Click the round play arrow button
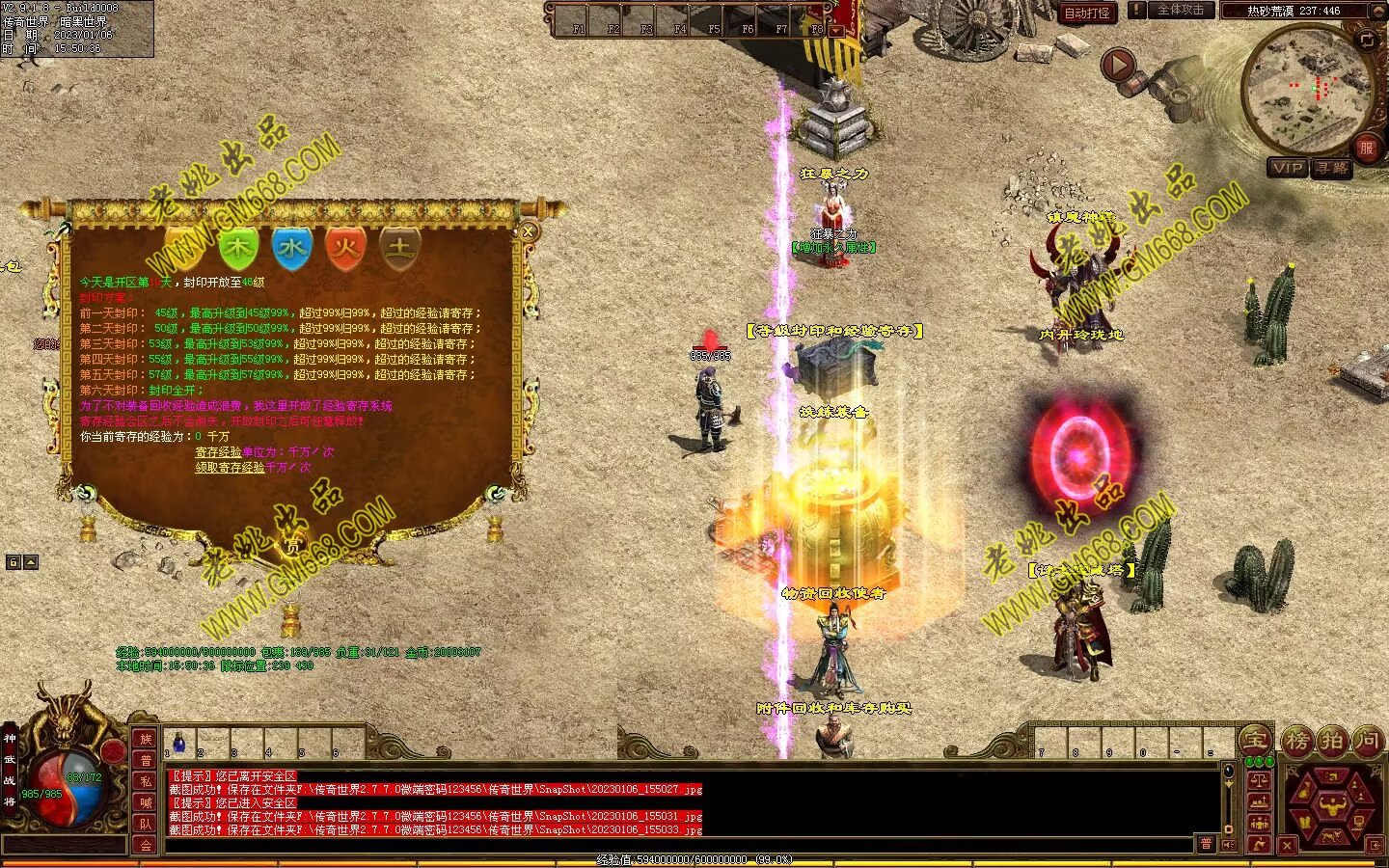1389x868 pixels. pos(1118,66)
